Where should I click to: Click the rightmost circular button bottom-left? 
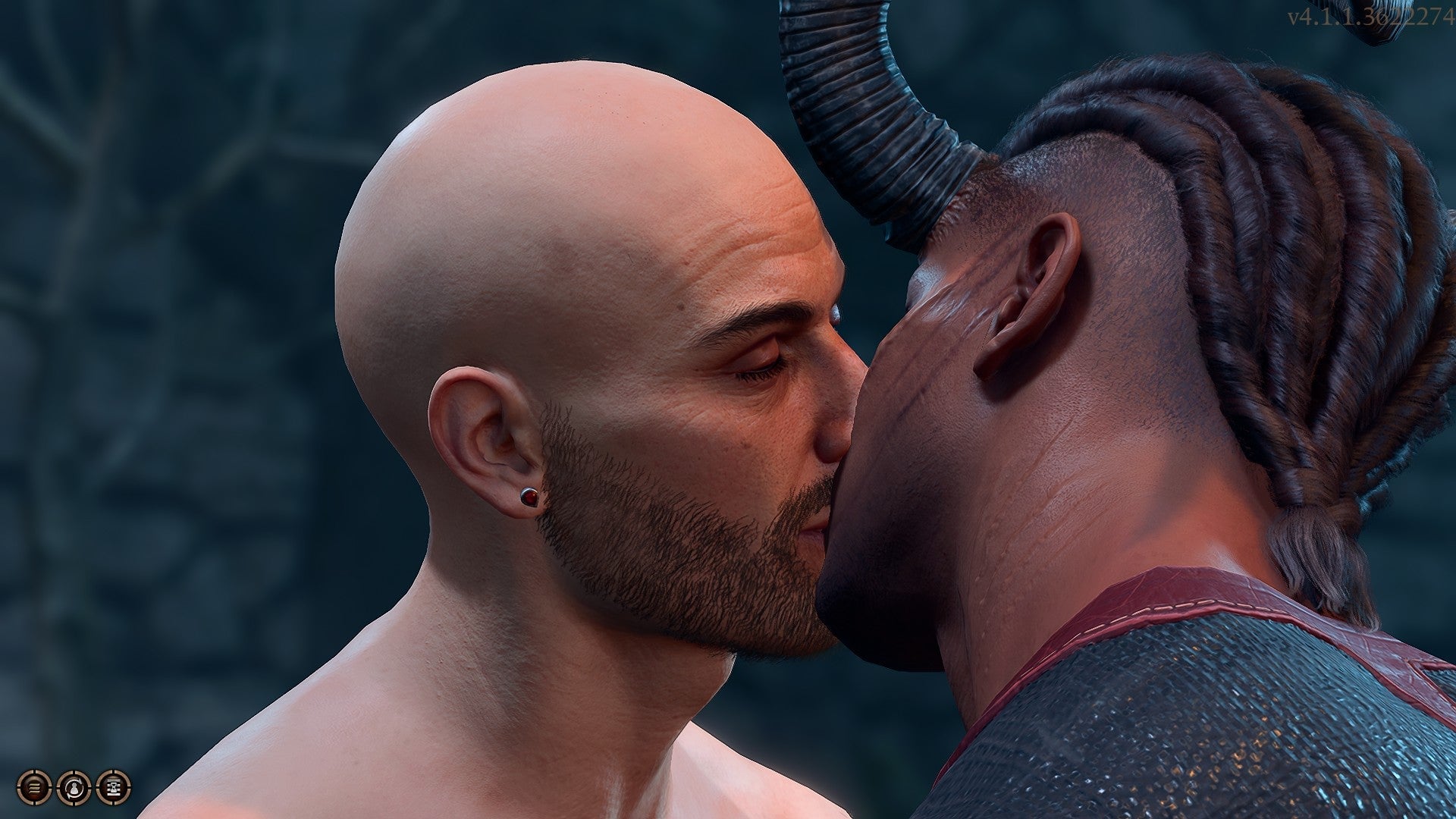tap(114, 789)
